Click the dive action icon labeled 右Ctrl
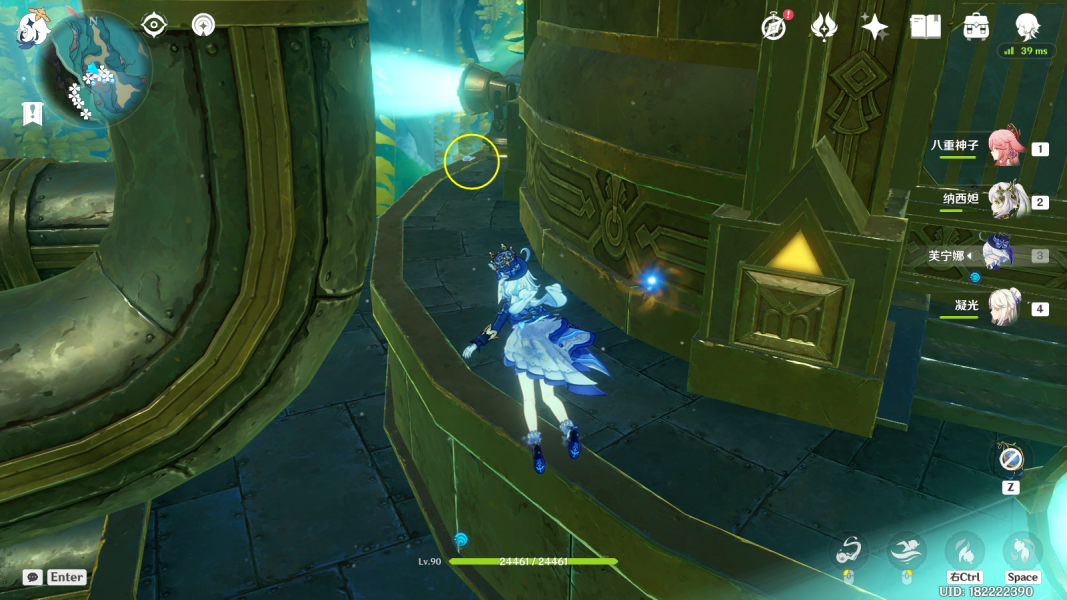 coord(964,550)
